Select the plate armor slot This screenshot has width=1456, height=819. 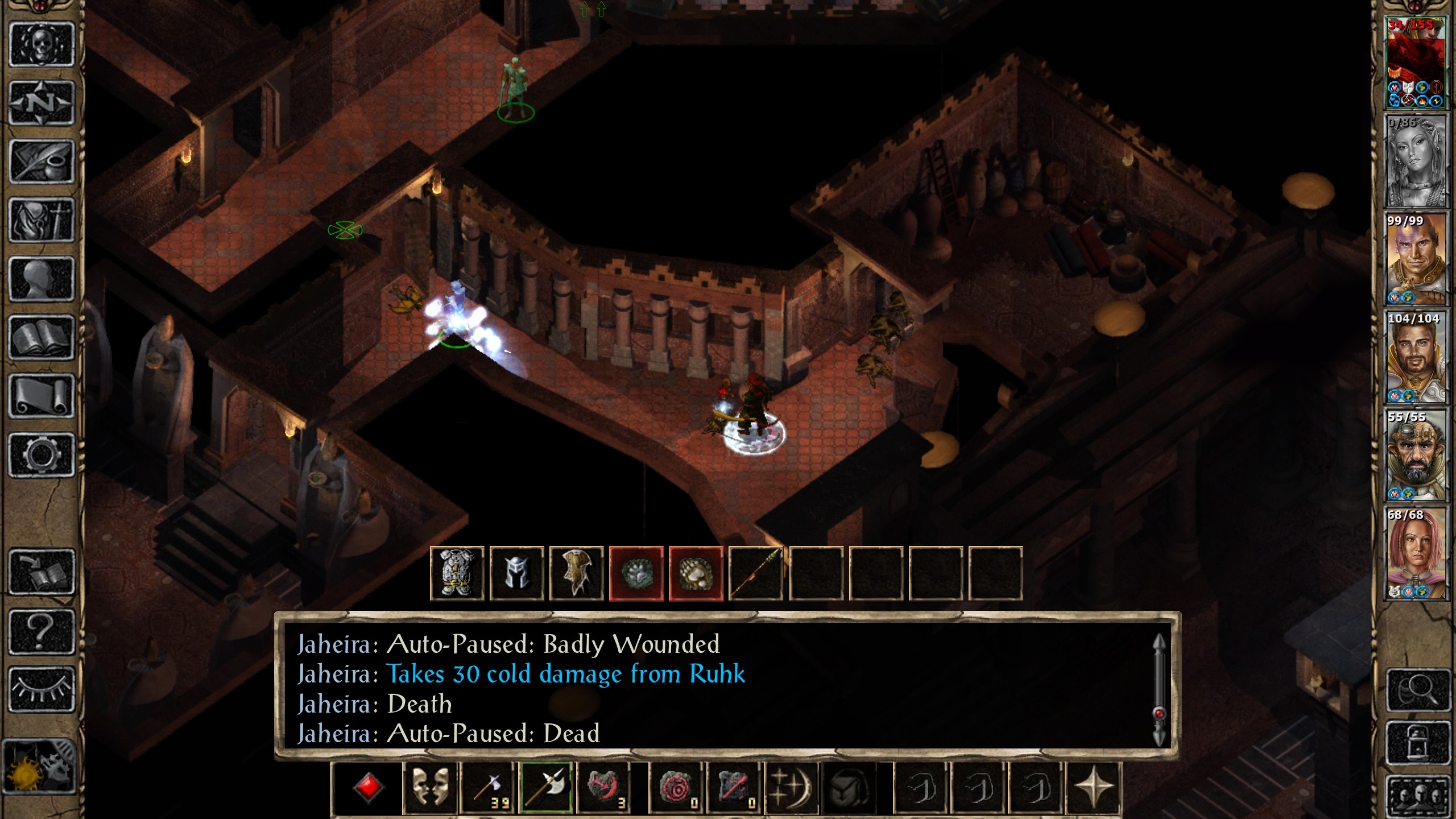coord(457,573)
